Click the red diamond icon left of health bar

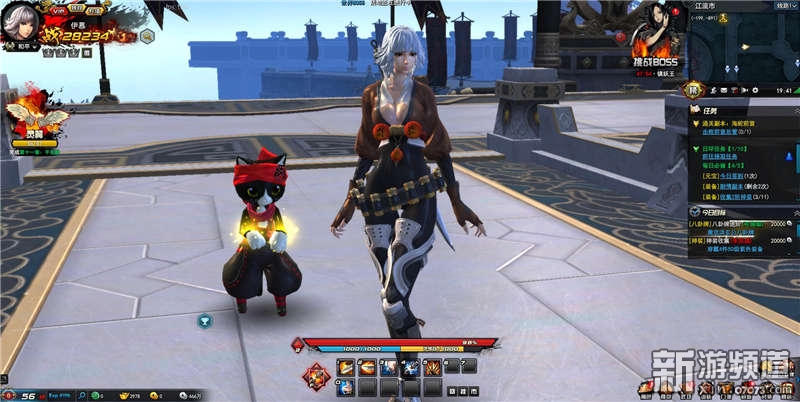pos(296,344)
